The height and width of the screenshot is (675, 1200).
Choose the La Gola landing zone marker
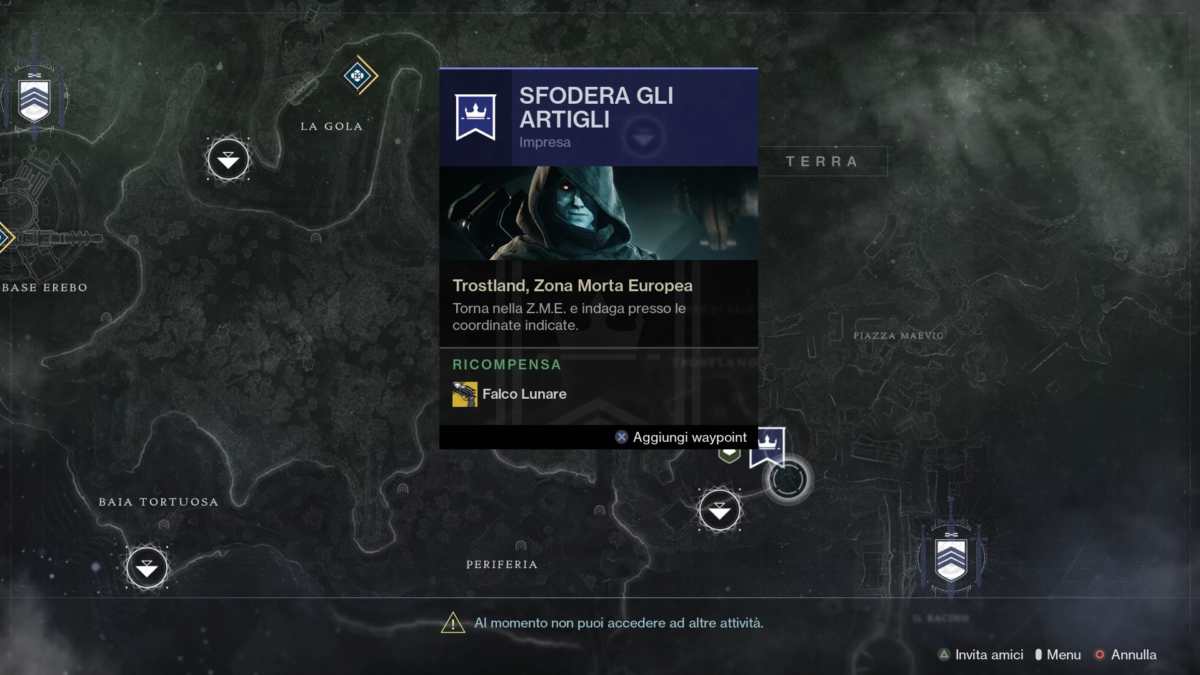pyautogui.click(x=228, y=159)
